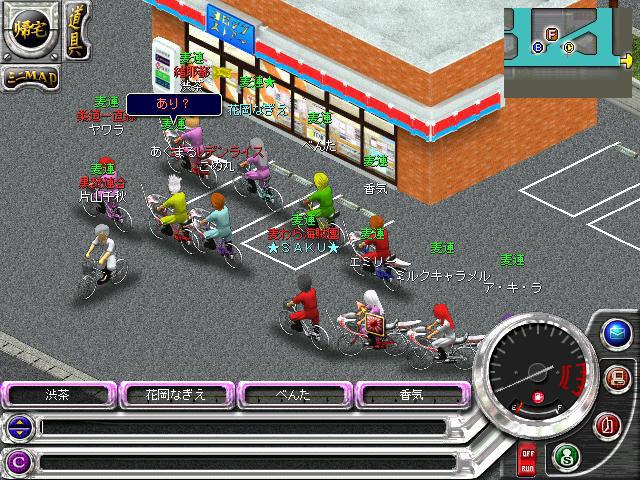The width and height of the screenshot is (640, 480).
Task: Toggle the ミニMAP button
Action: point(30,76)
